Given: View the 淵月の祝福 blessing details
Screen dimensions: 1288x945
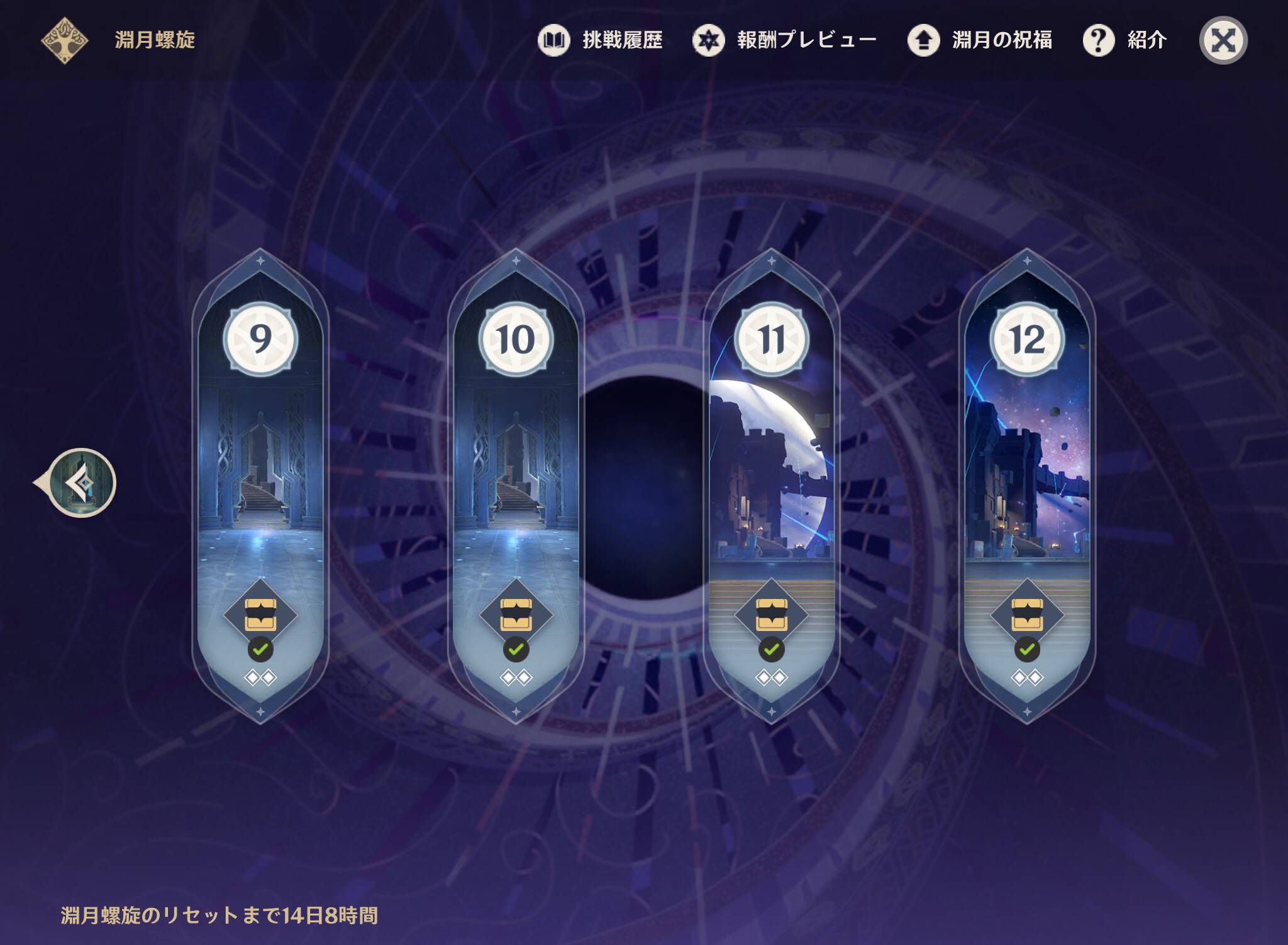Looking at the screenshot, I should coord(980,40).
